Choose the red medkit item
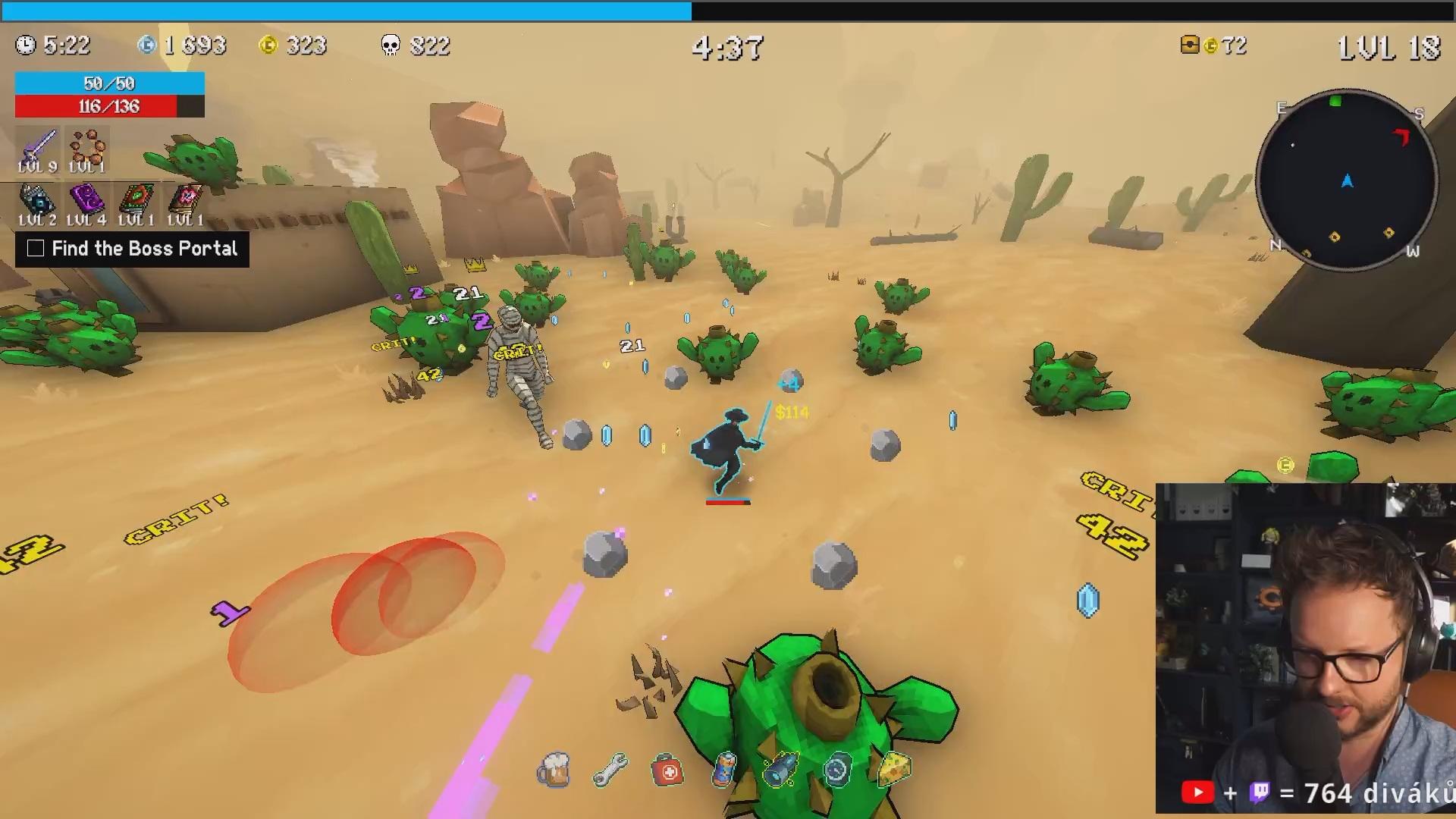Viewport: 1456px width, 819px height. pyautogui.click(x=667, y=770)
